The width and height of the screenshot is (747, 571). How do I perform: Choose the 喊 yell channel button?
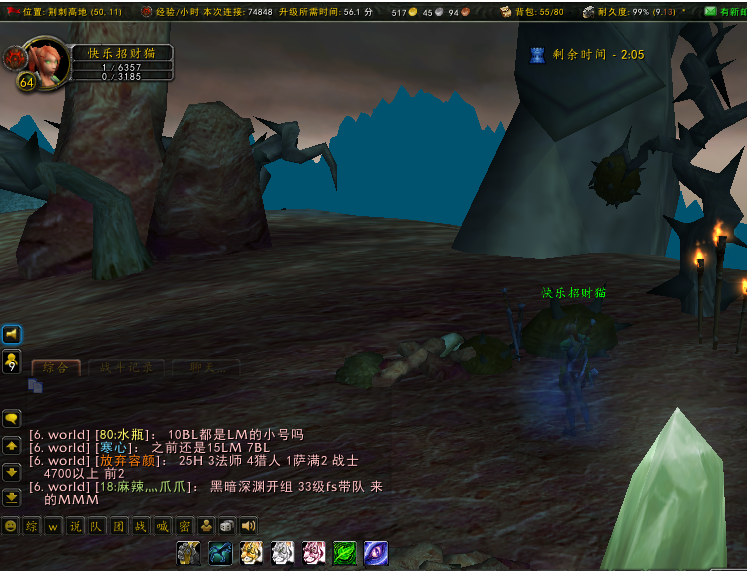click(162, 525)
